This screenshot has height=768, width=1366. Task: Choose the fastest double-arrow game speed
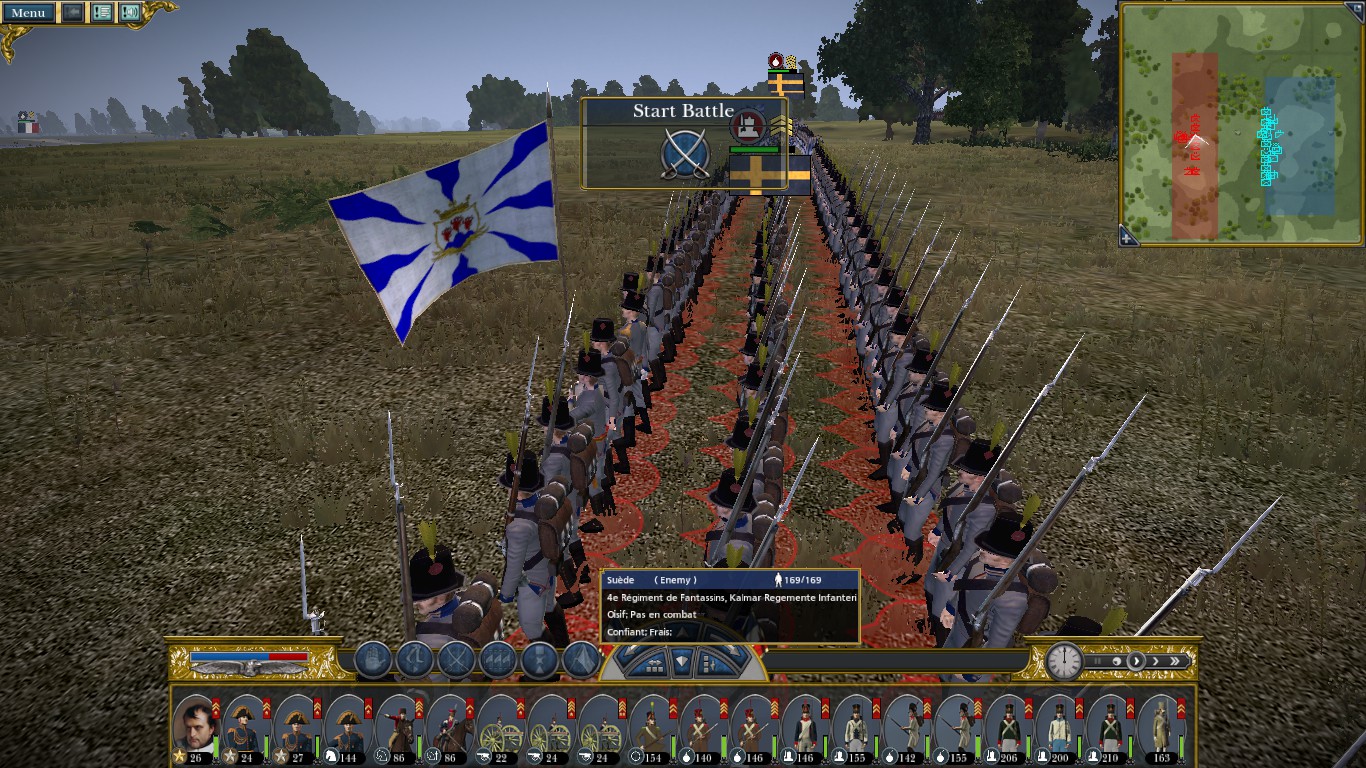pos(1176,661)
